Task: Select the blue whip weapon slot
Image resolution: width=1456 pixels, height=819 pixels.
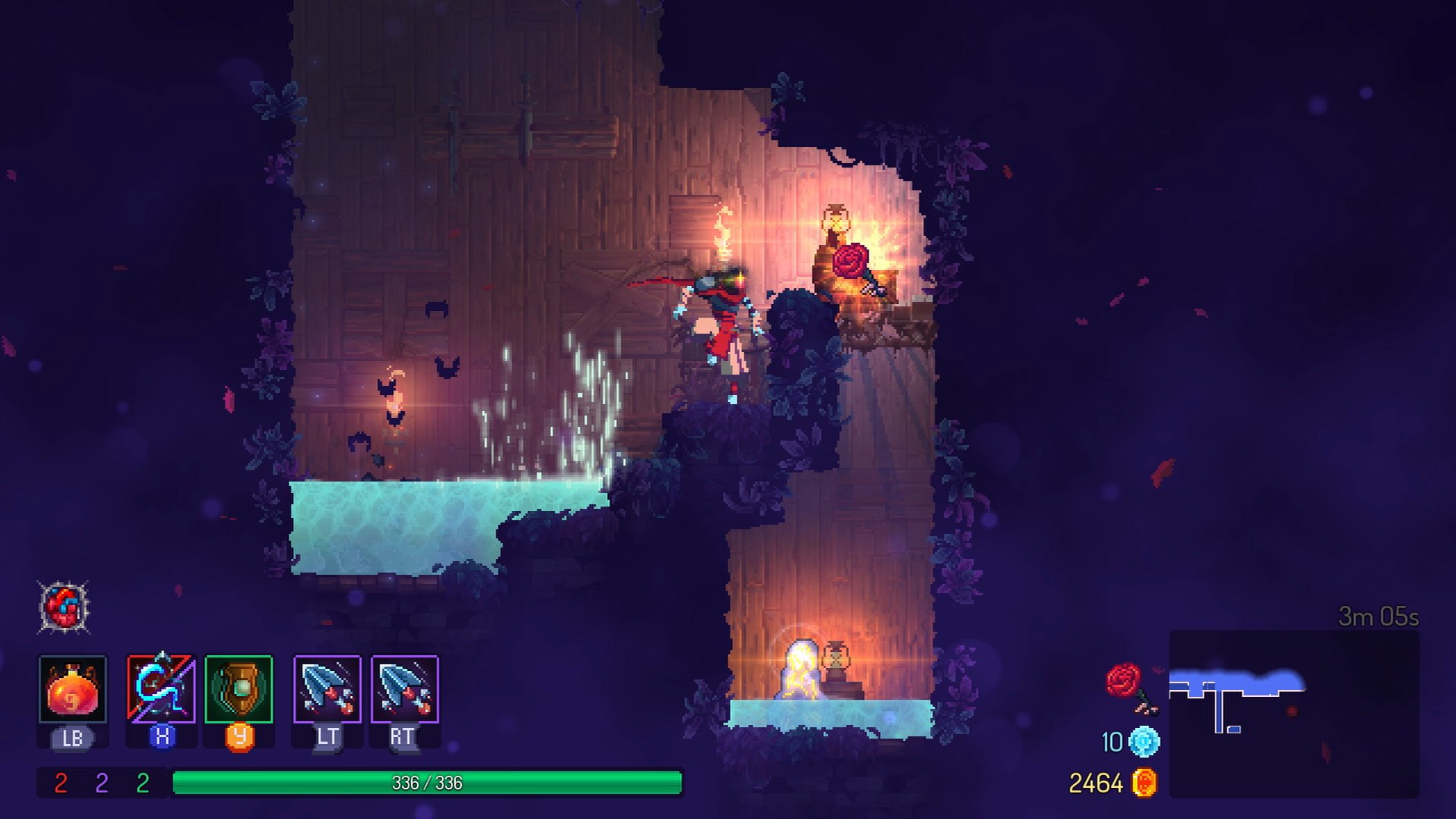Action: pyautogui.click(x=161, y=689)
